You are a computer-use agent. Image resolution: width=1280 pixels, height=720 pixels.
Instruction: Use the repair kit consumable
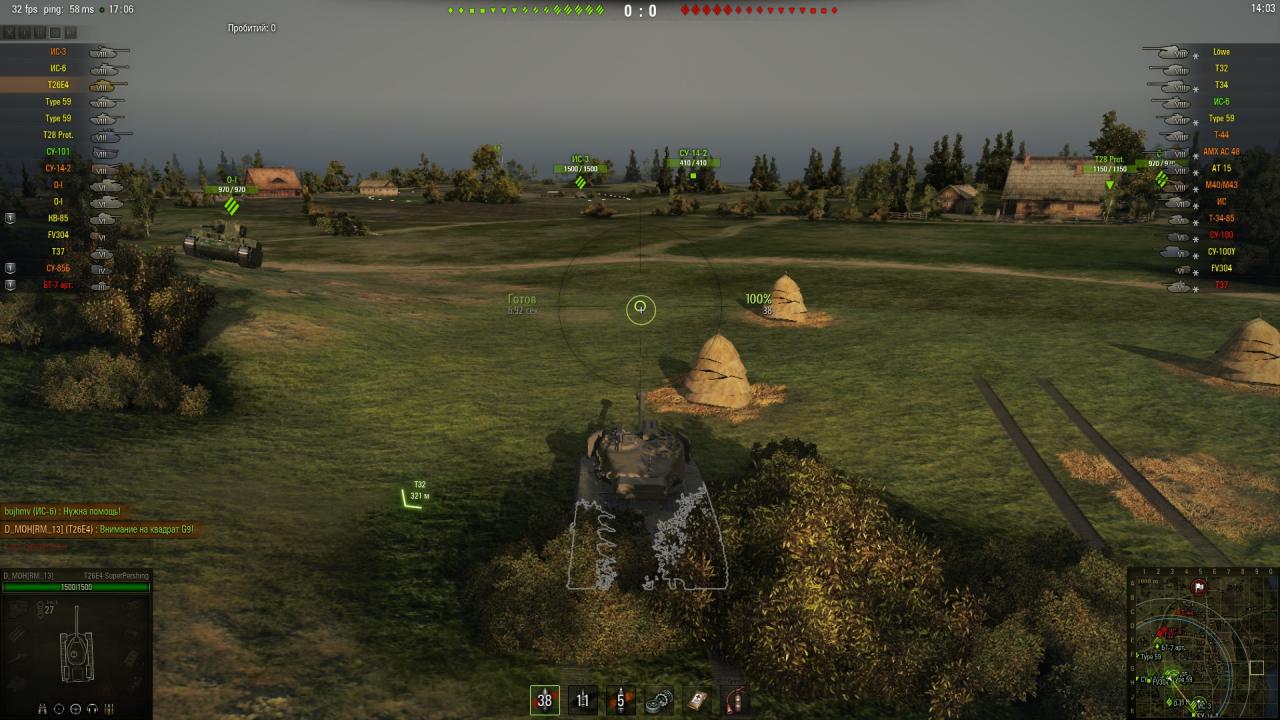[658, 700]
